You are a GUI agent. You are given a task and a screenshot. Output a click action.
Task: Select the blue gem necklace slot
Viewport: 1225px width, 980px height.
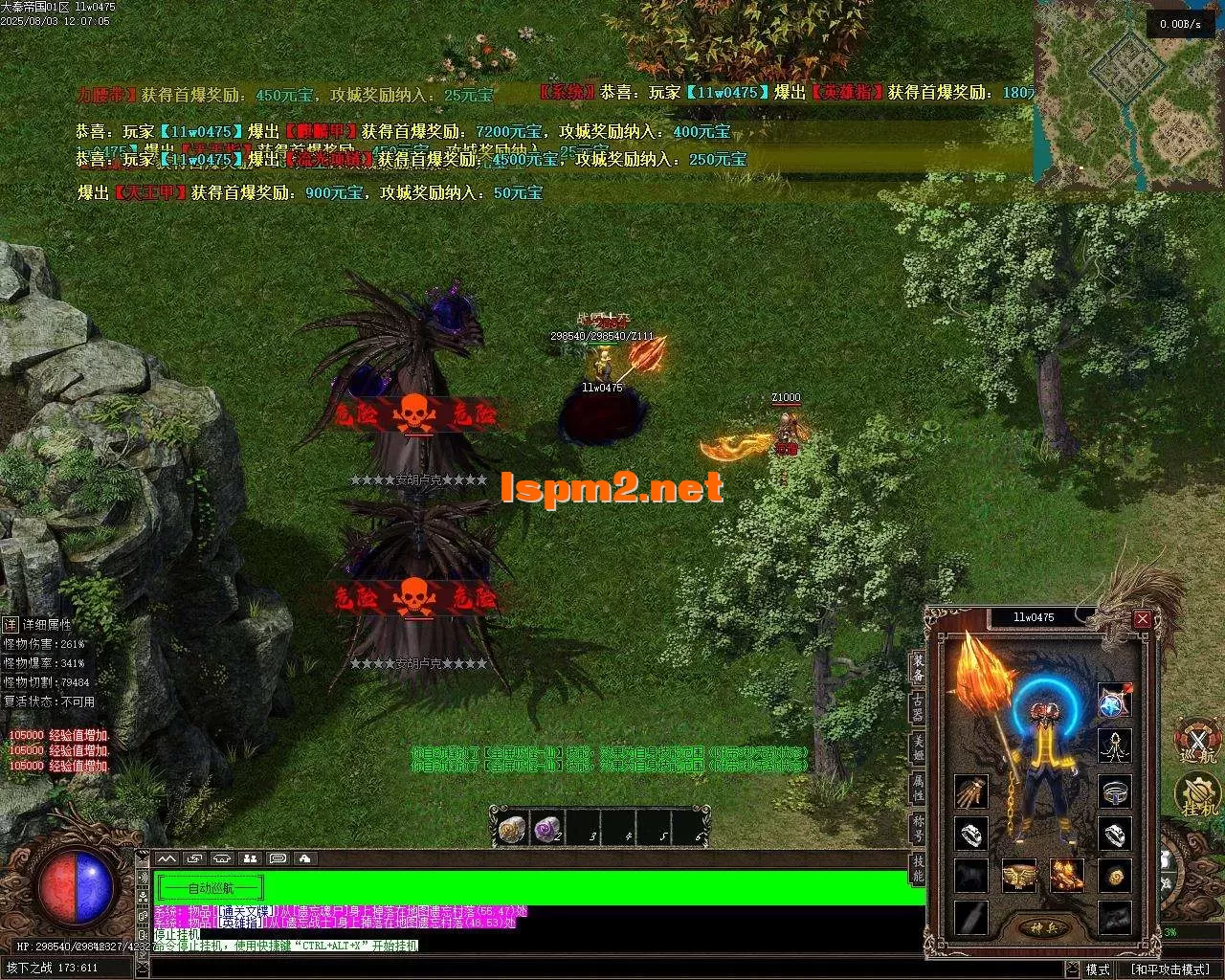(x=1114, y=702)
